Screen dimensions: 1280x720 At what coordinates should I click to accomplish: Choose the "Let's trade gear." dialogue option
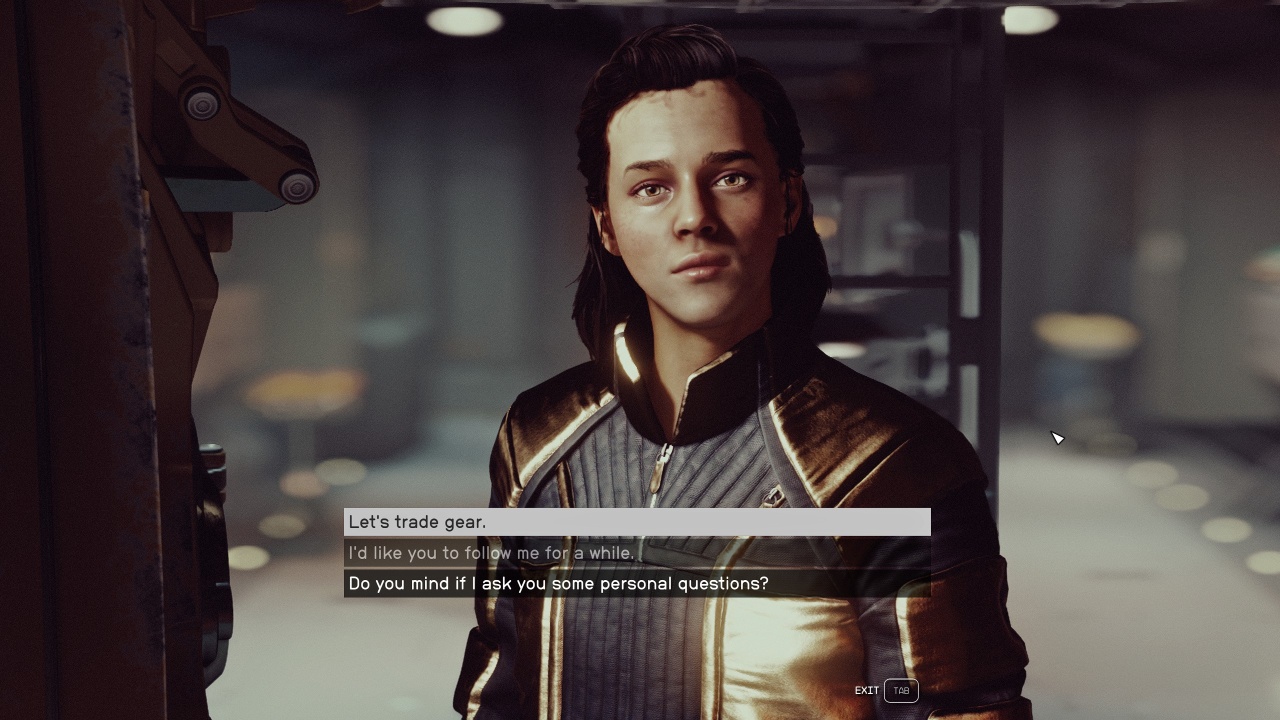[x=637, y=522]
